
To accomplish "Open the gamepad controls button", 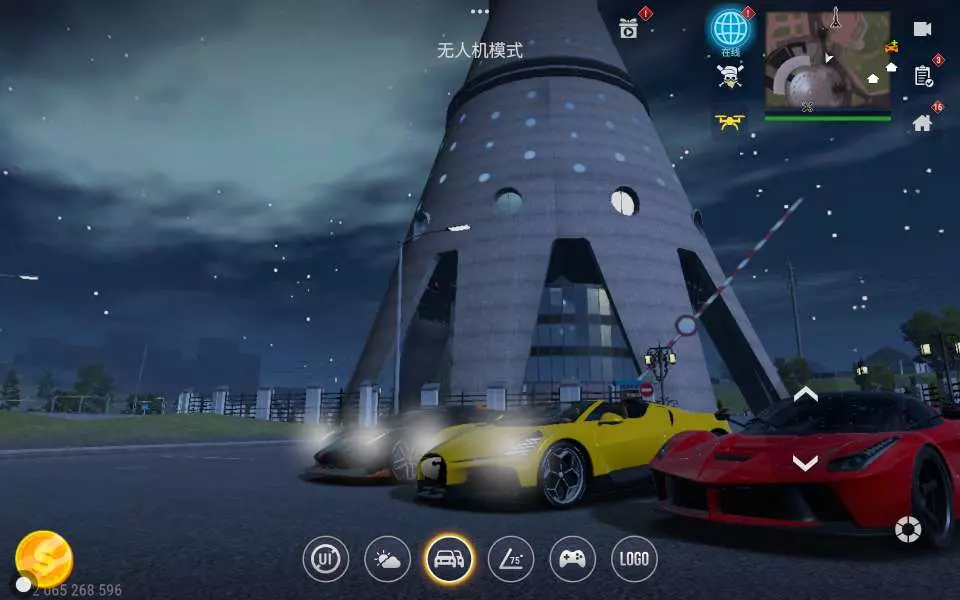I will point(572,559).
